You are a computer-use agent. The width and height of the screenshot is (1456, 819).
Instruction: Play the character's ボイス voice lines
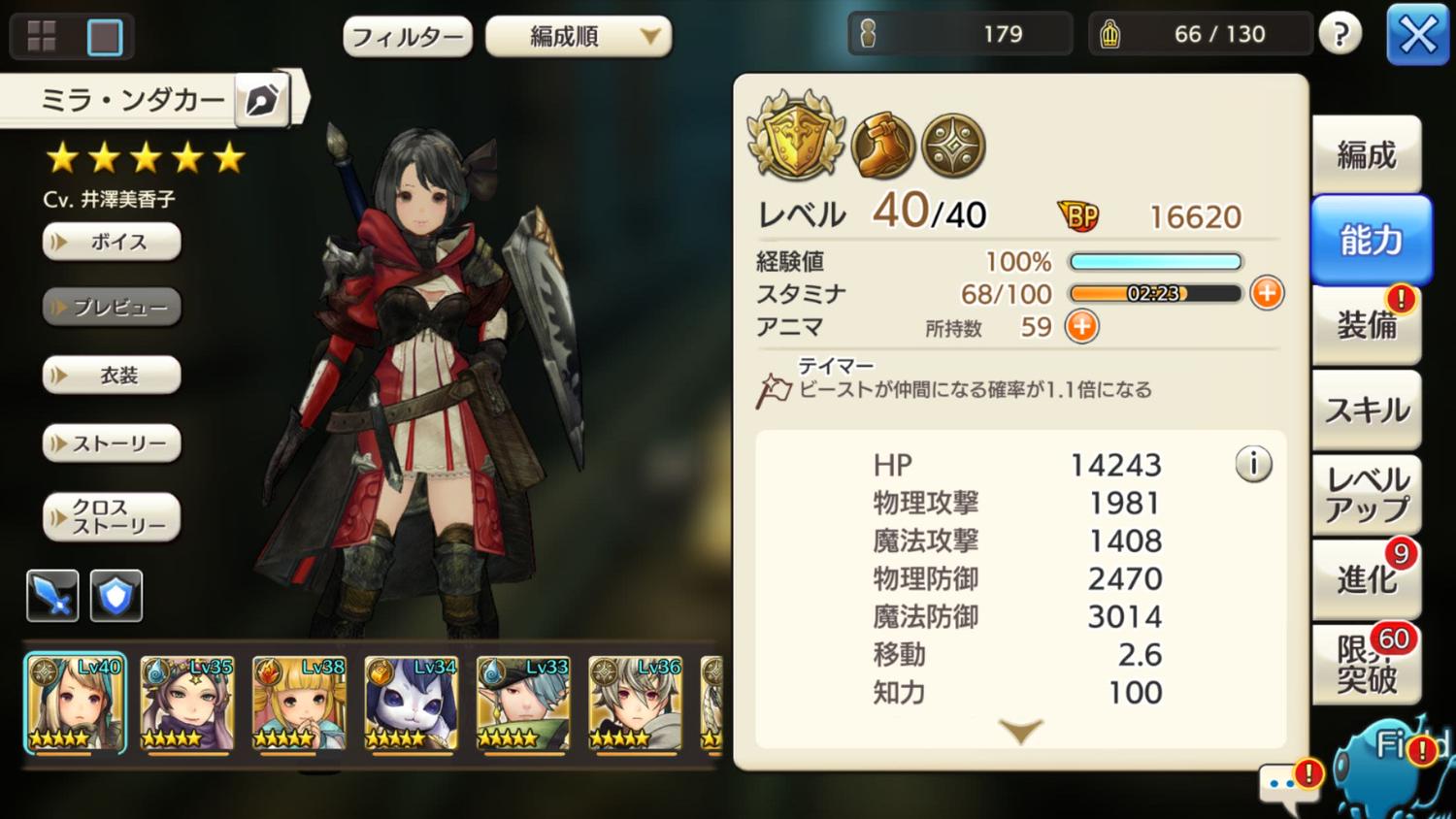[112, 242]
